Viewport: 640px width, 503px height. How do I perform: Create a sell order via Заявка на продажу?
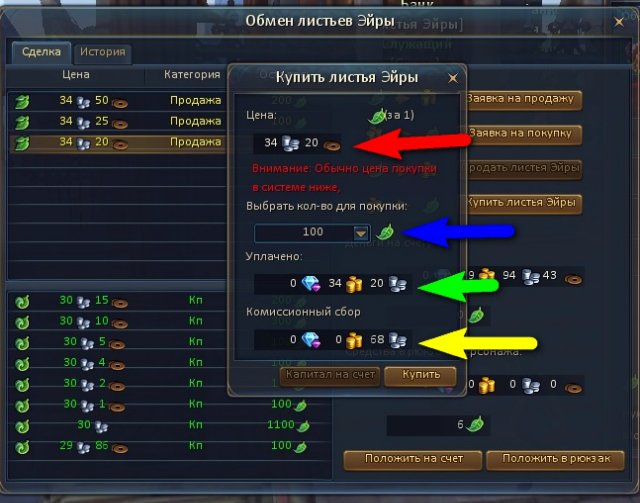click(523, 99)
